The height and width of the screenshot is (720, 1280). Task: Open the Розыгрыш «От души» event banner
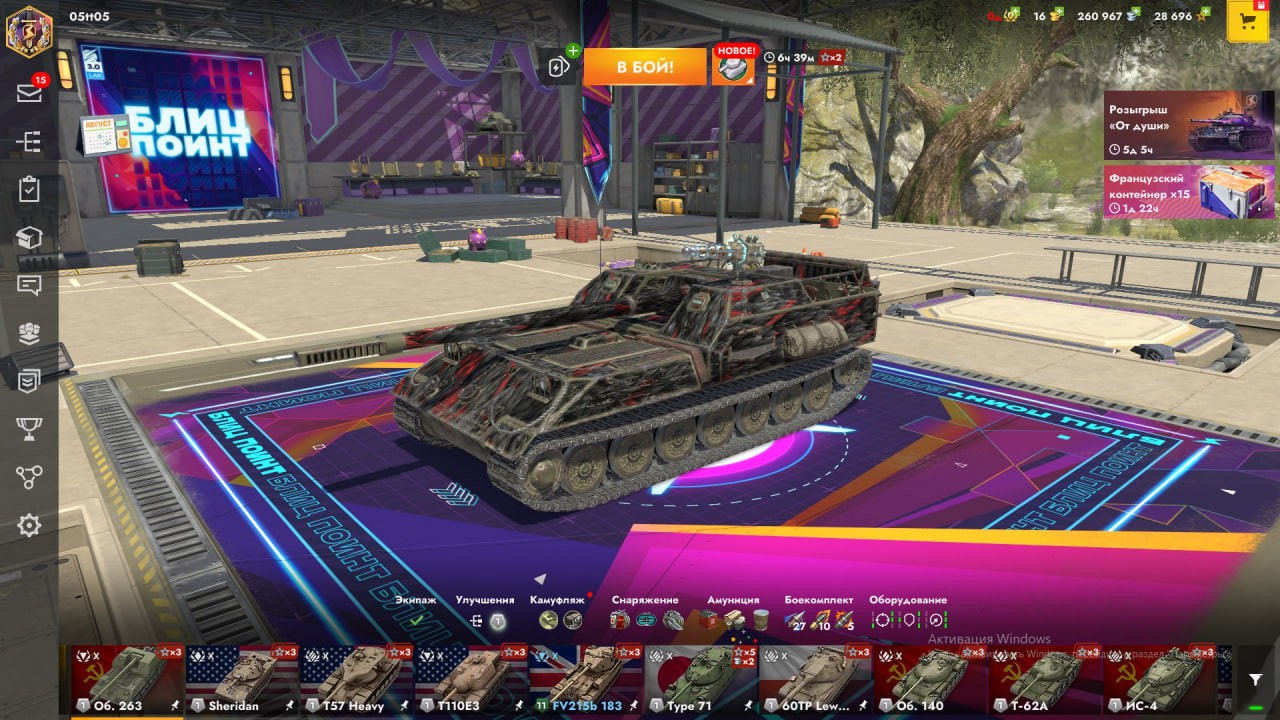[x=1189, y=125]
